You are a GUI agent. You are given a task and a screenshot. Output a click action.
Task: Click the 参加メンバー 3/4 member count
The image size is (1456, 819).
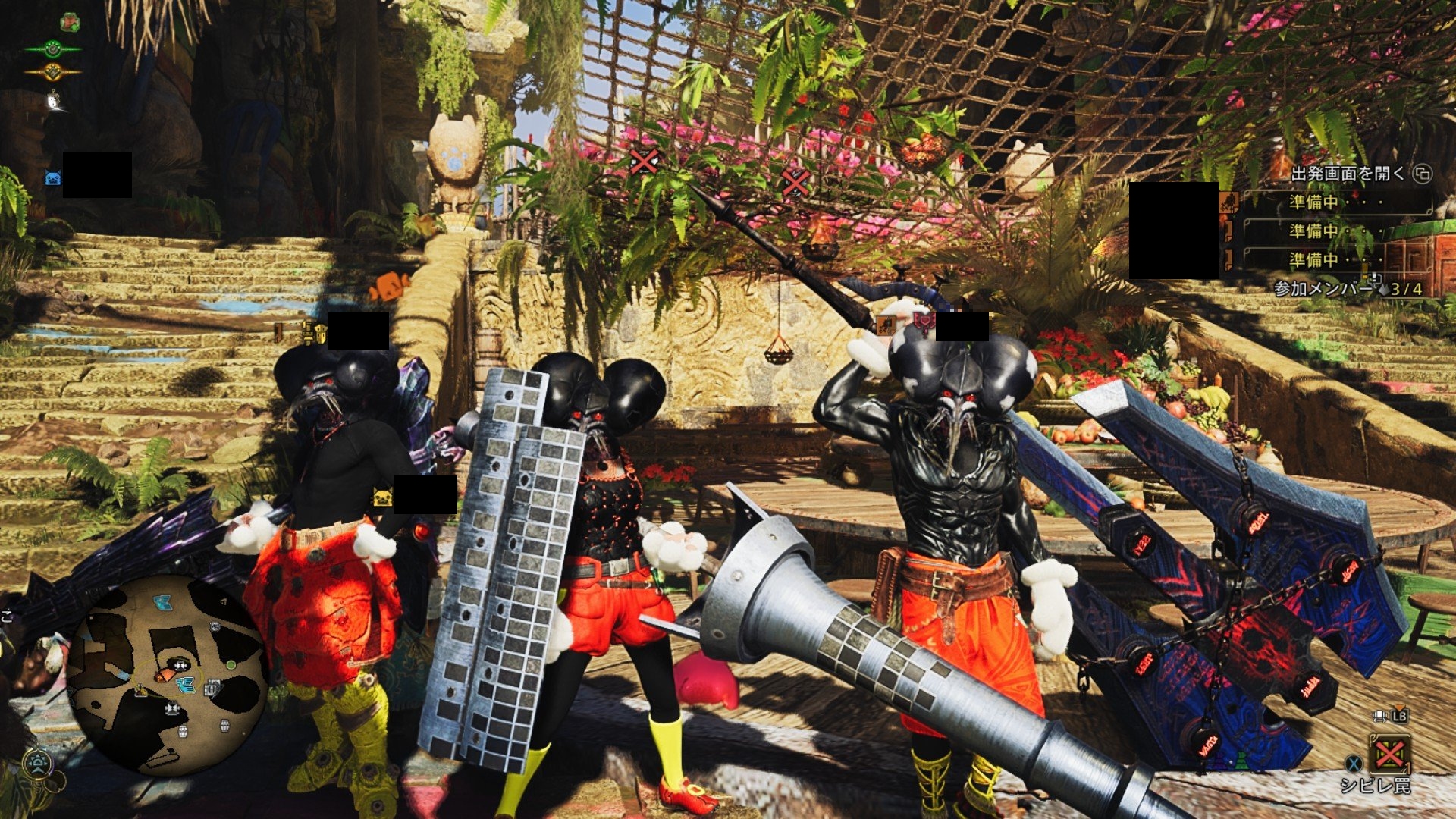coord(1347,289)
